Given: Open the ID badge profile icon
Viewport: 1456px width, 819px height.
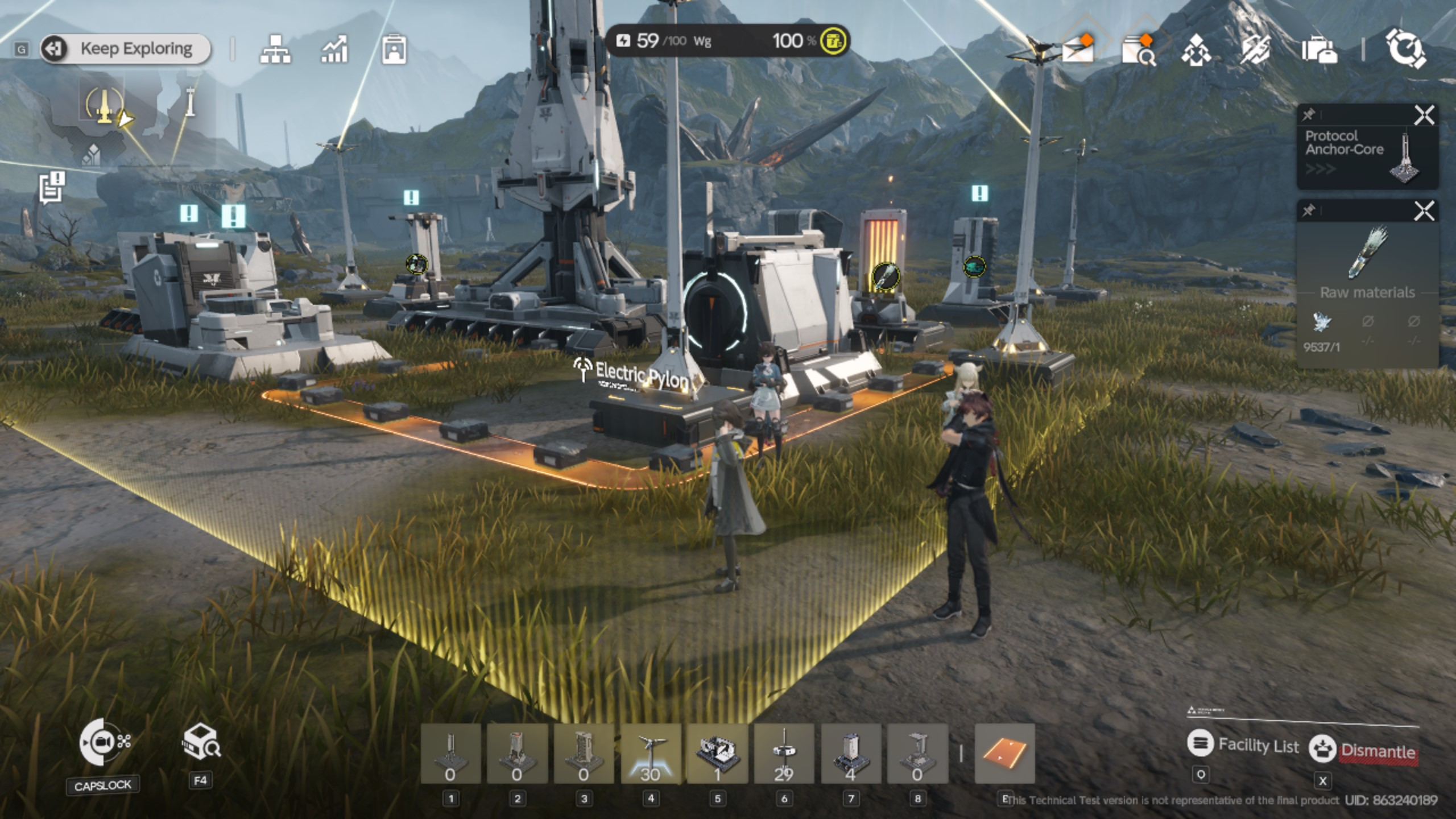Looking at the screenshot, I should coord(394,49).
